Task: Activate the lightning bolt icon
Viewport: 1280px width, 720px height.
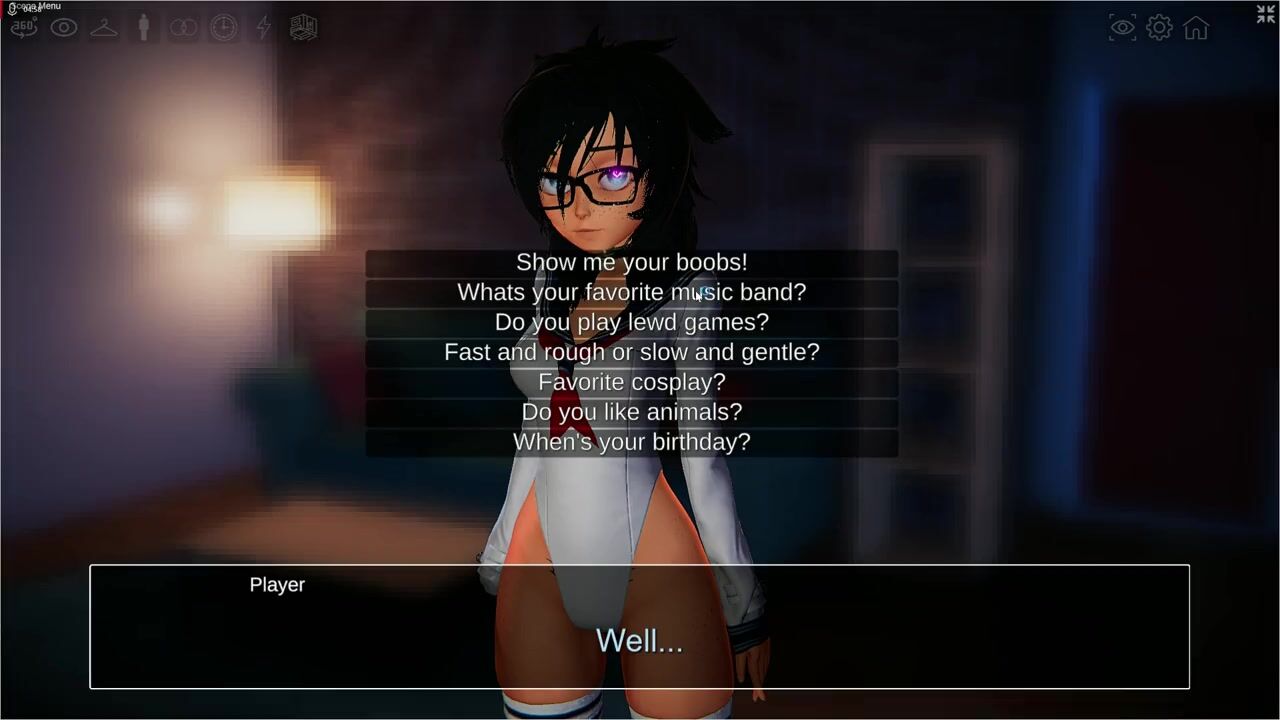Action: [264, 28]
